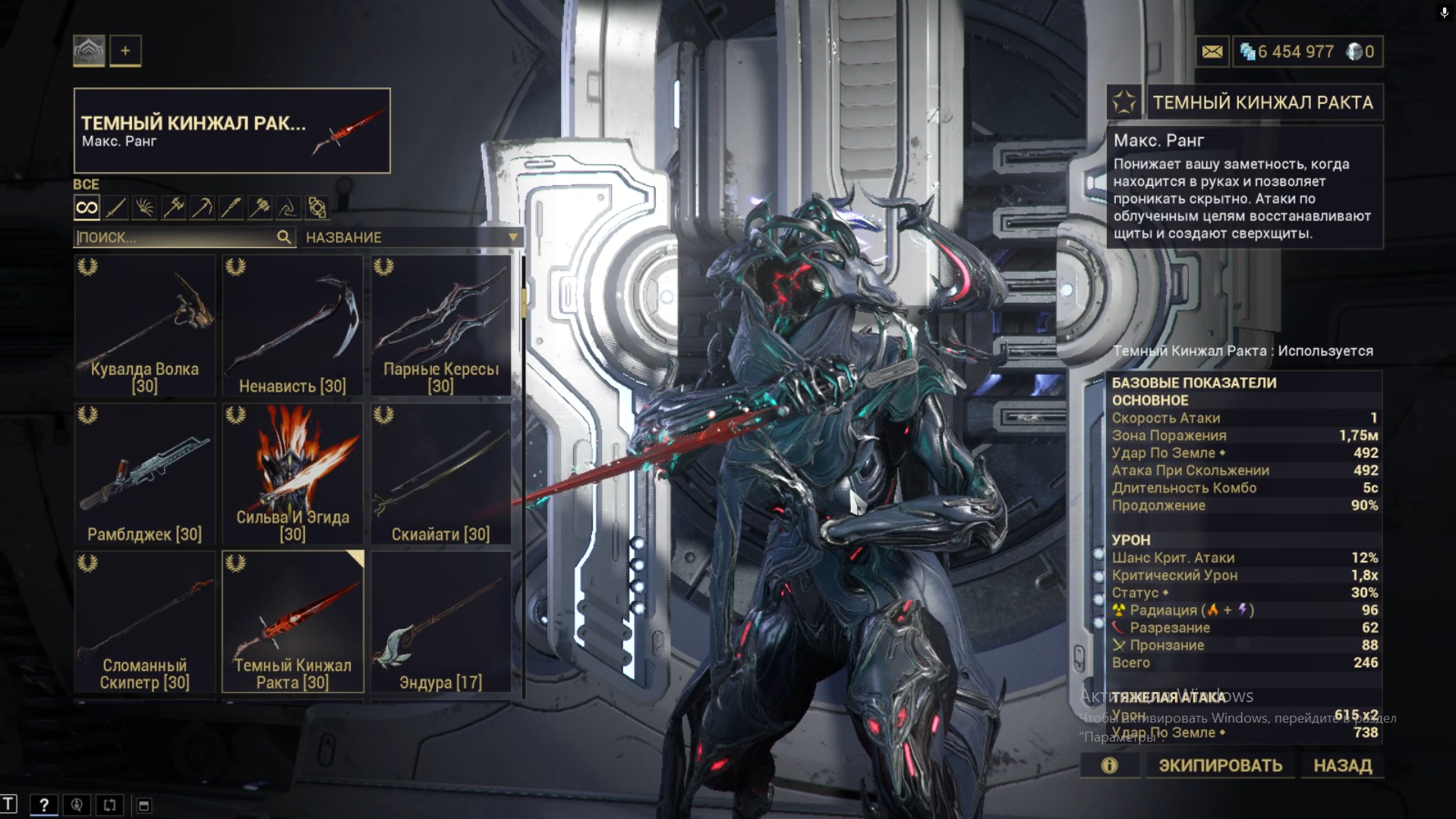The width and height of the screenshot is (1456, 819).
Task: Equip the selected weapon with ЭКИПИРОВАТЬ
Action: [1220, 765]
